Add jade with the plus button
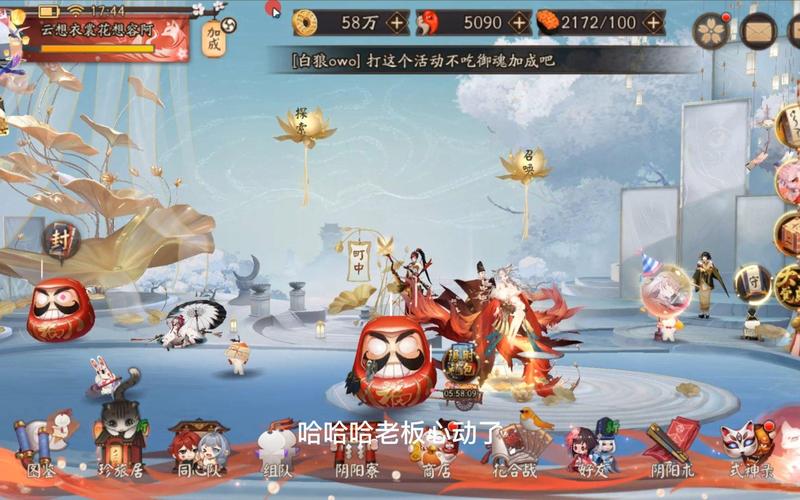Image resolution: width=800 pixels, height=500 pixels. [519, 22]
